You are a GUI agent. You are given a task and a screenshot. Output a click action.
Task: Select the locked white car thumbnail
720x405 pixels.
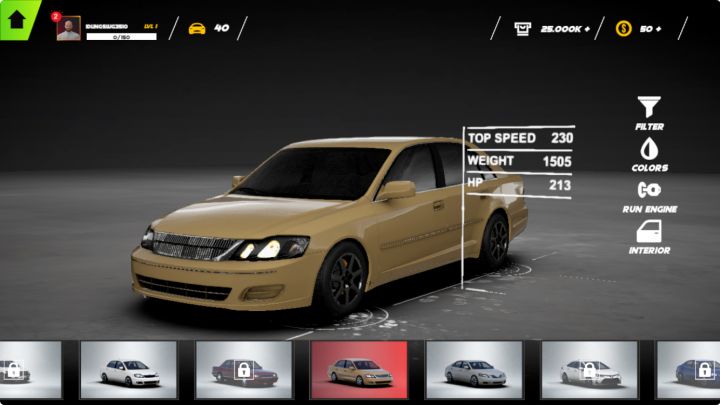pyautogui.click(x=589, y=370)
